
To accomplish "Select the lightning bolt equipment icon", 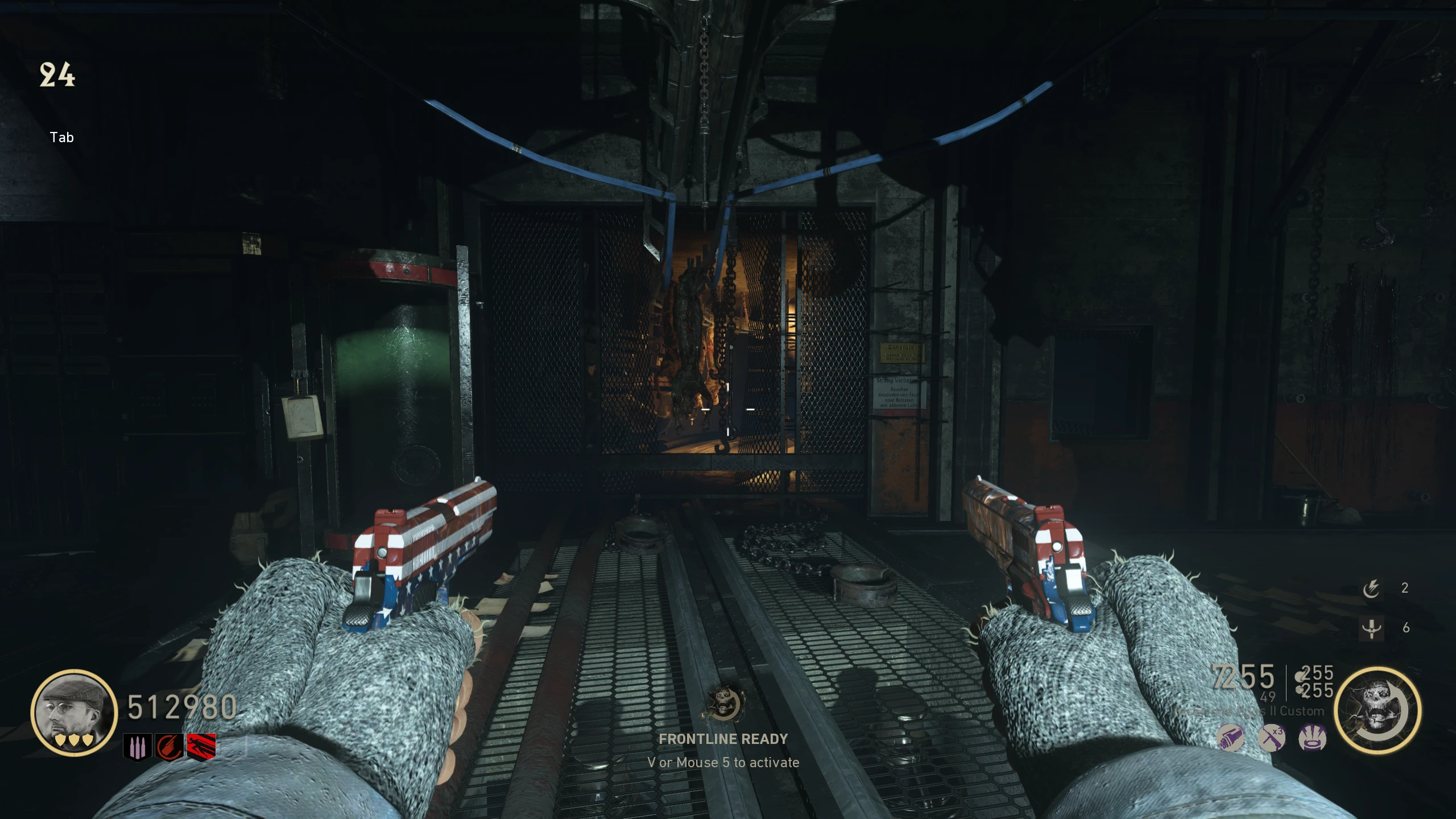I will click(1371, 588).
